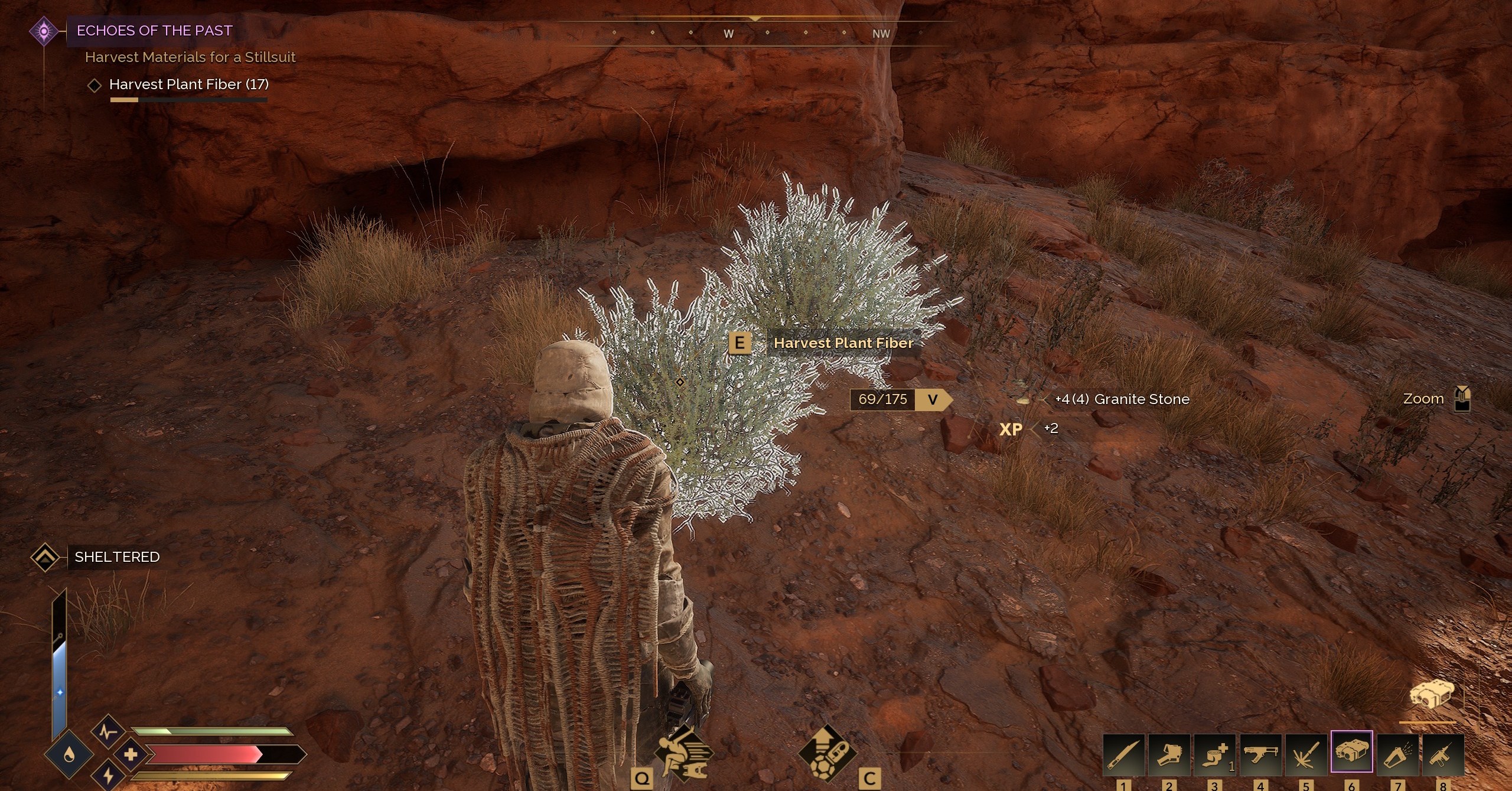The width and height of the screenshot is (1512, 791).
Task: Click the Sheltered status indicator icon
Action: click(x=44, y=556)
